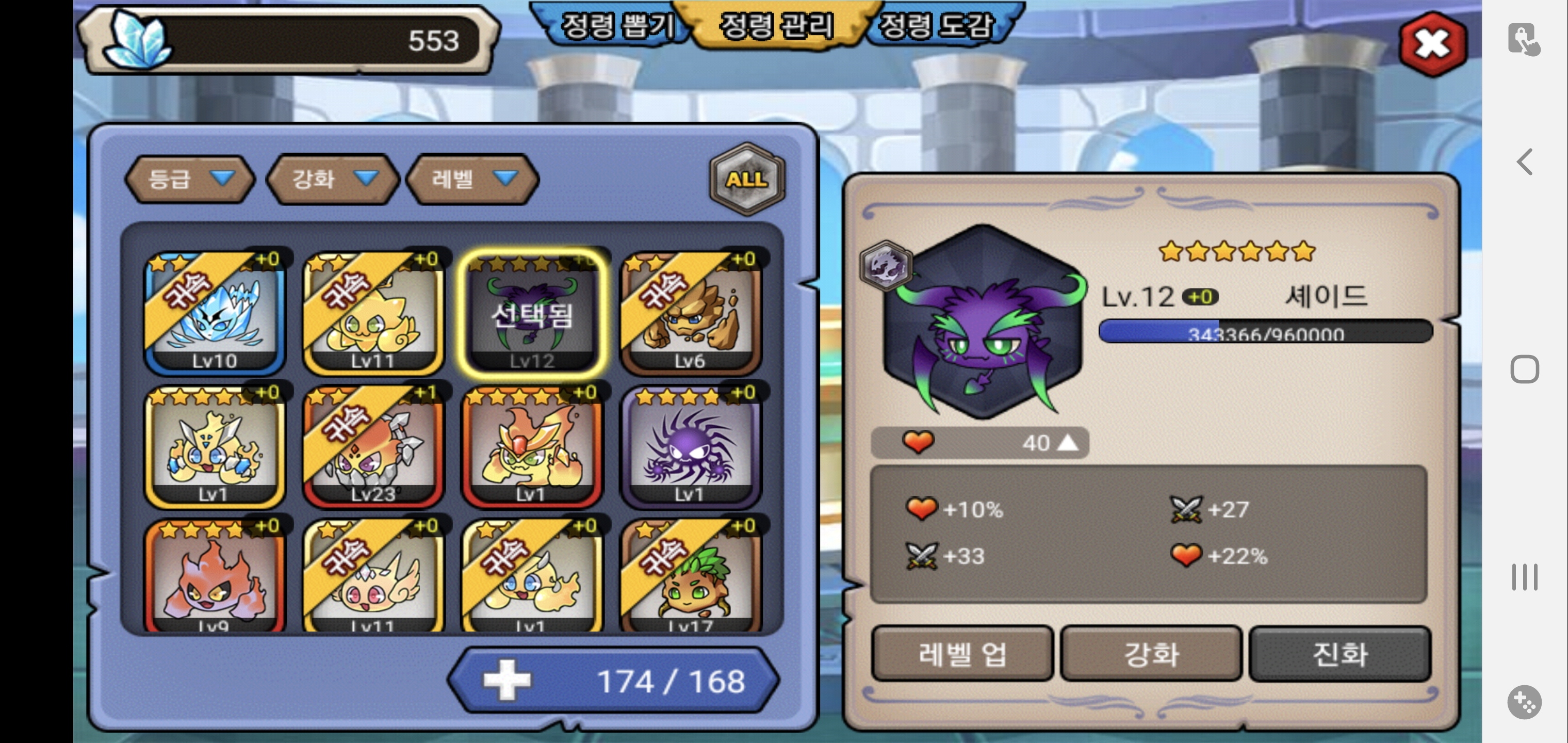Expand the 레벨 sort dropdown
The width and height of the screenshot is (1568, 743).
(472, 179)
